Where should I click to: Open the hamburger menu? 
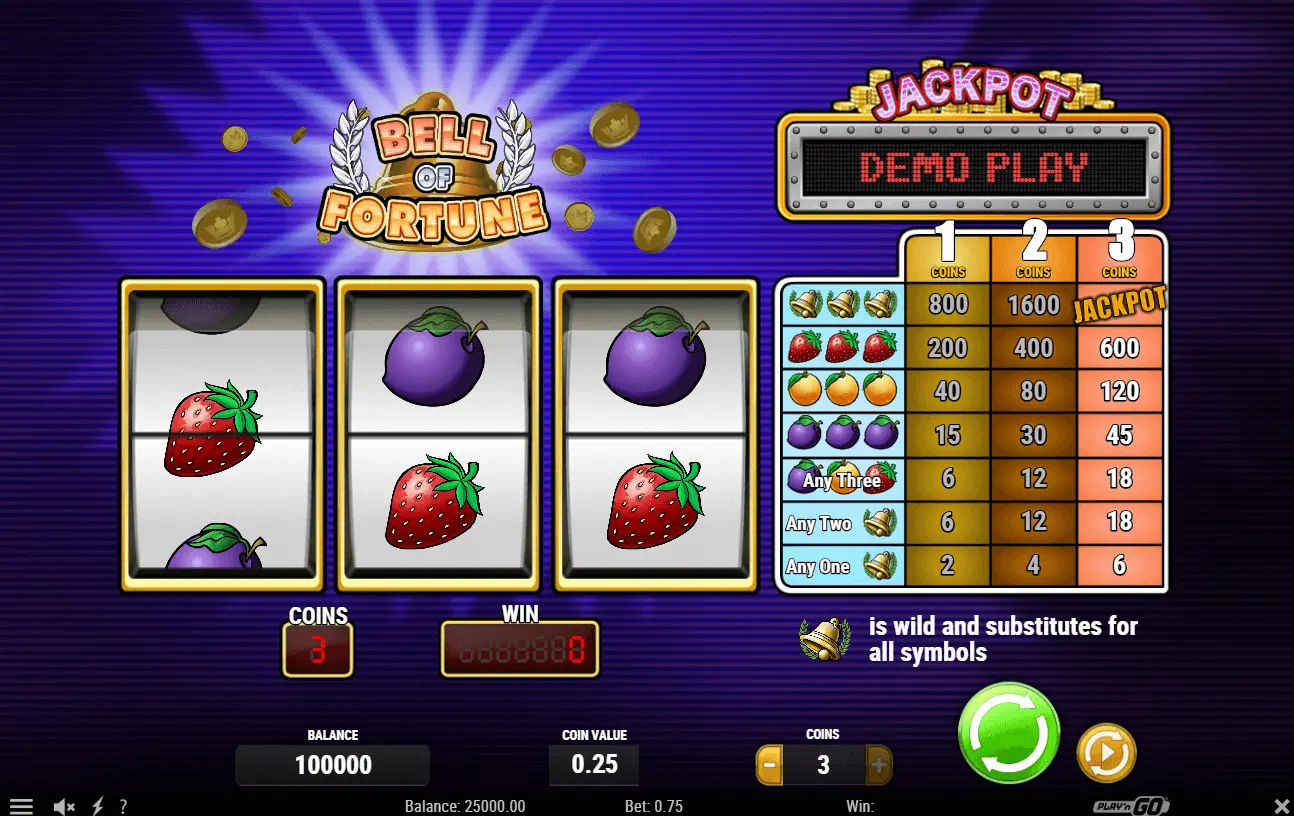coord(21,806)
